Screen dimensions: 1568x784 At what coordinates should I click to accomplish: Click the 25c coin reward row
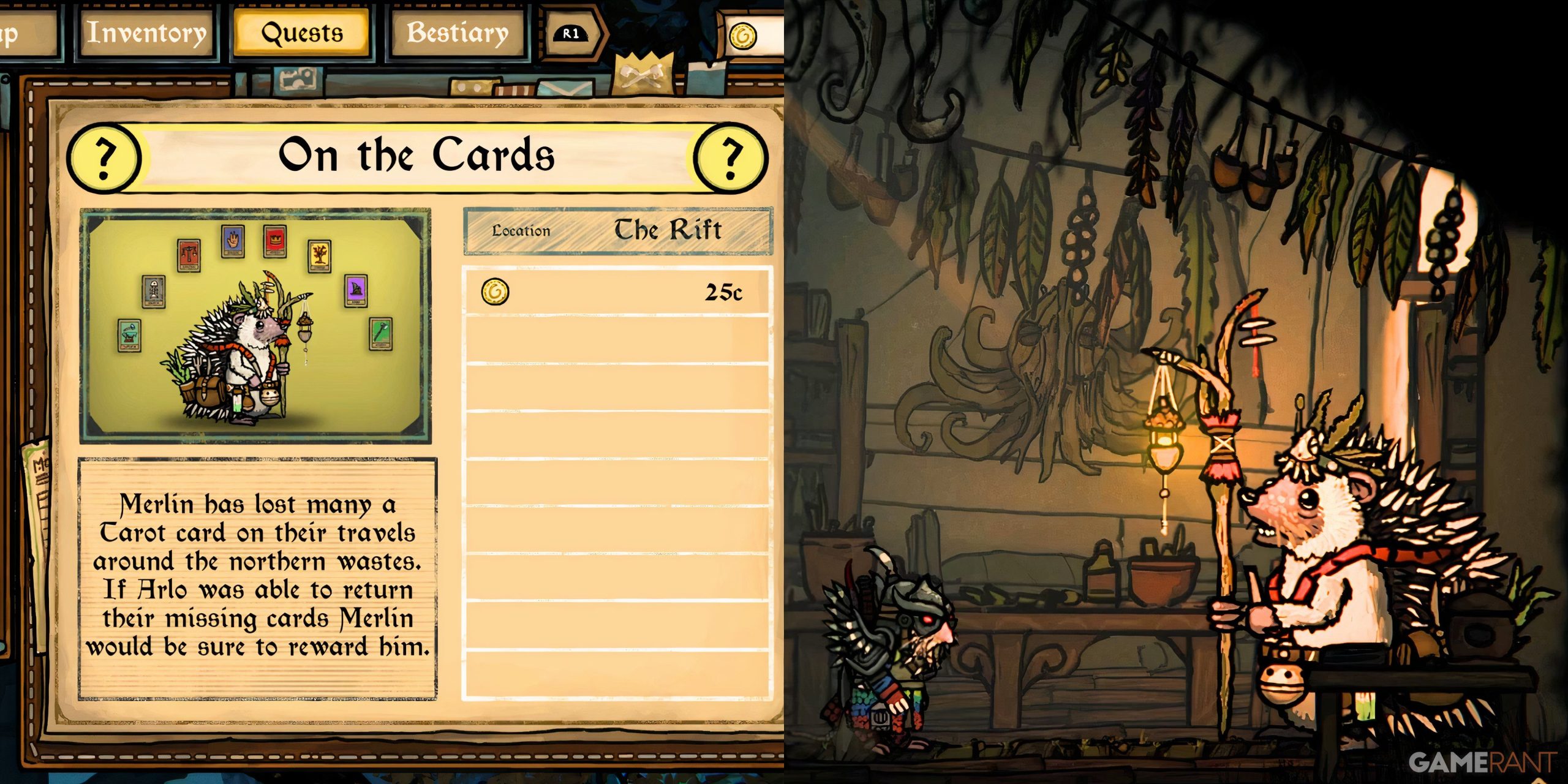(x=617, y=292)
